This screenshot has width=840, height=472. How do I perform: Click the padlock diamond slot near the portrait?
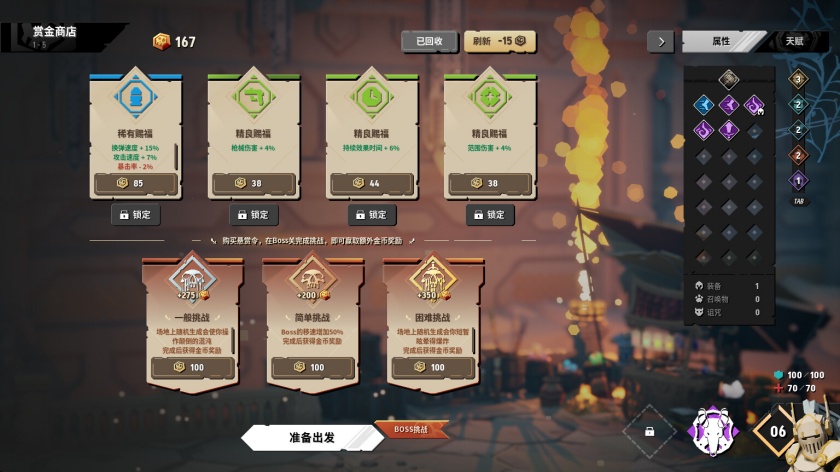click(x=650, y=432)
